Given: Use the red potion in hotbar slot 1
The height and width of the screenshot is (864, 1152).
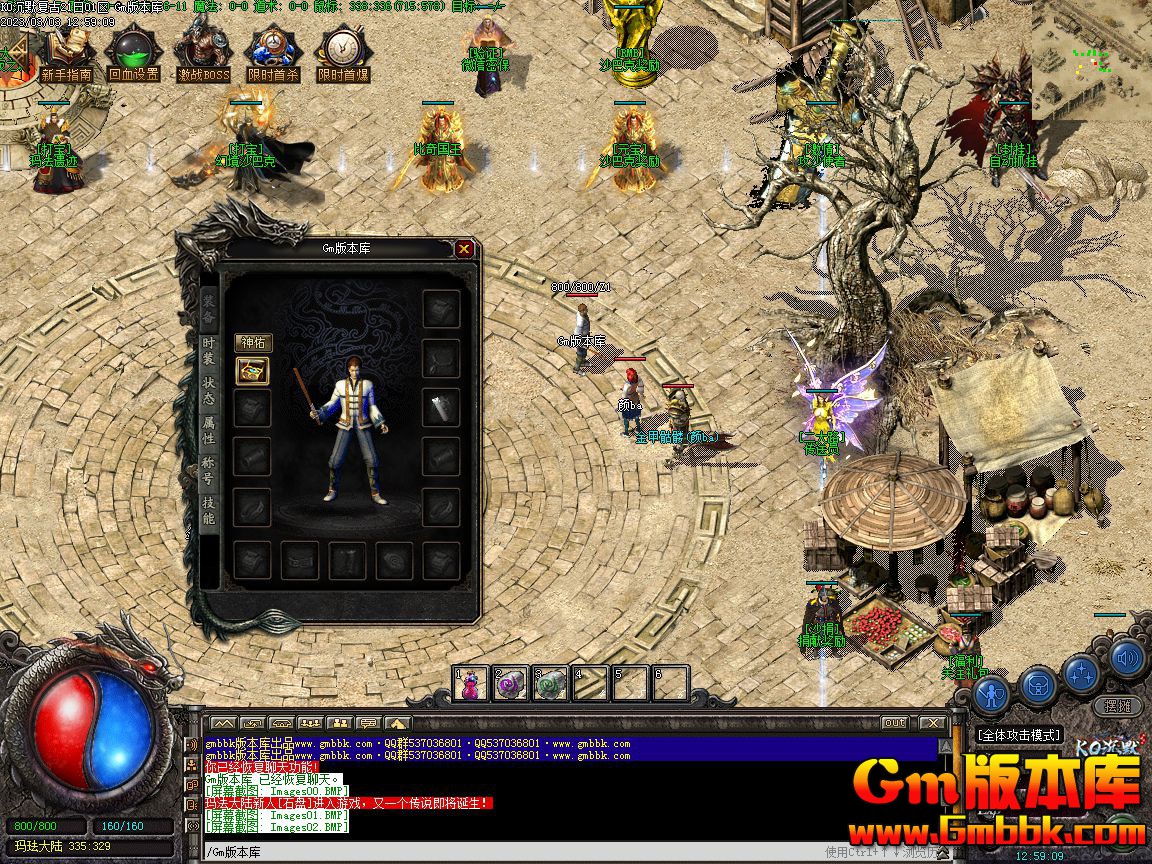Looking at the screenshot, I should [470, 683].
